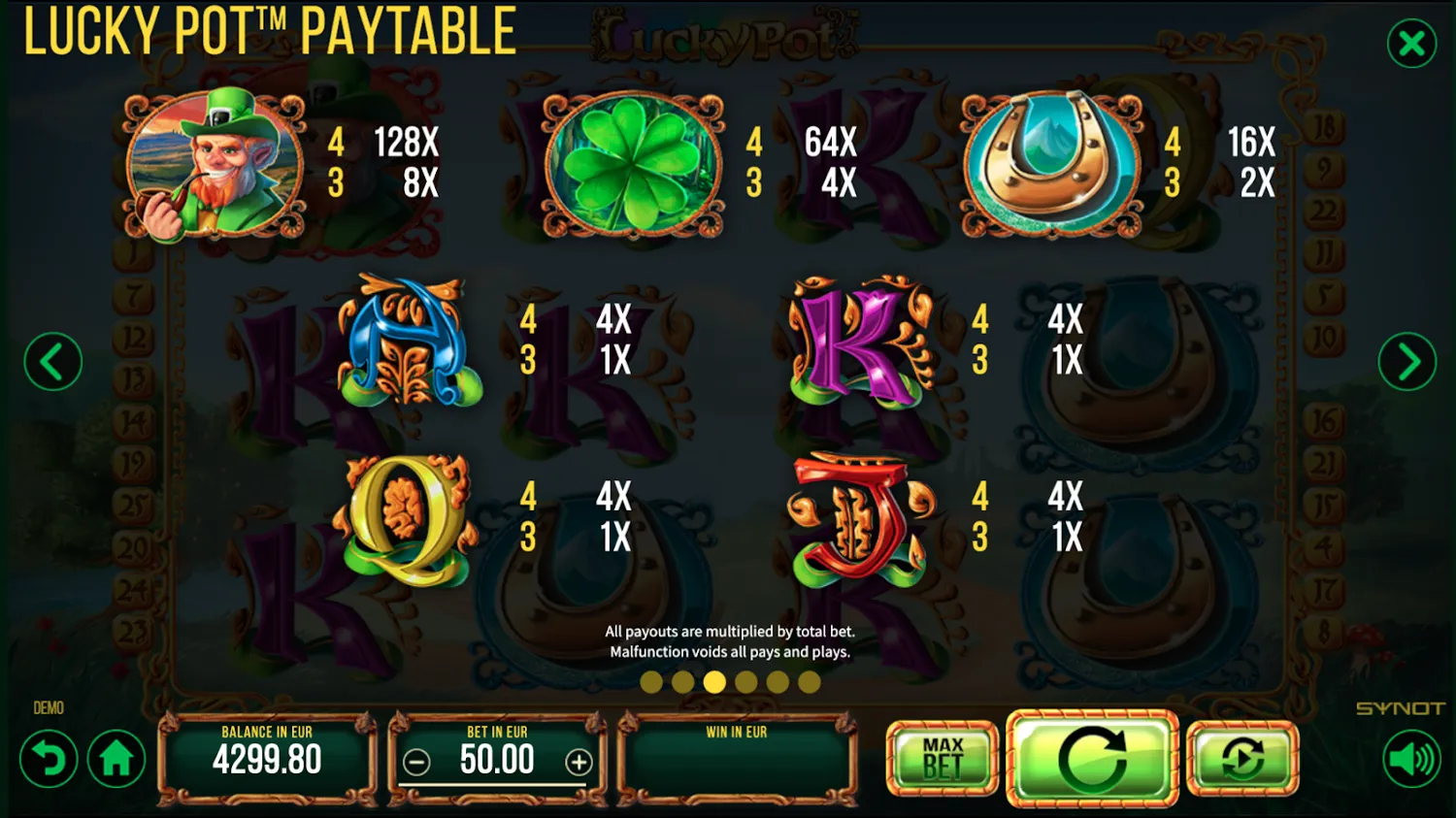The height and width of the screenshot is (818, 1456).
Task: Click the home icon
Action: click(116, 760)
